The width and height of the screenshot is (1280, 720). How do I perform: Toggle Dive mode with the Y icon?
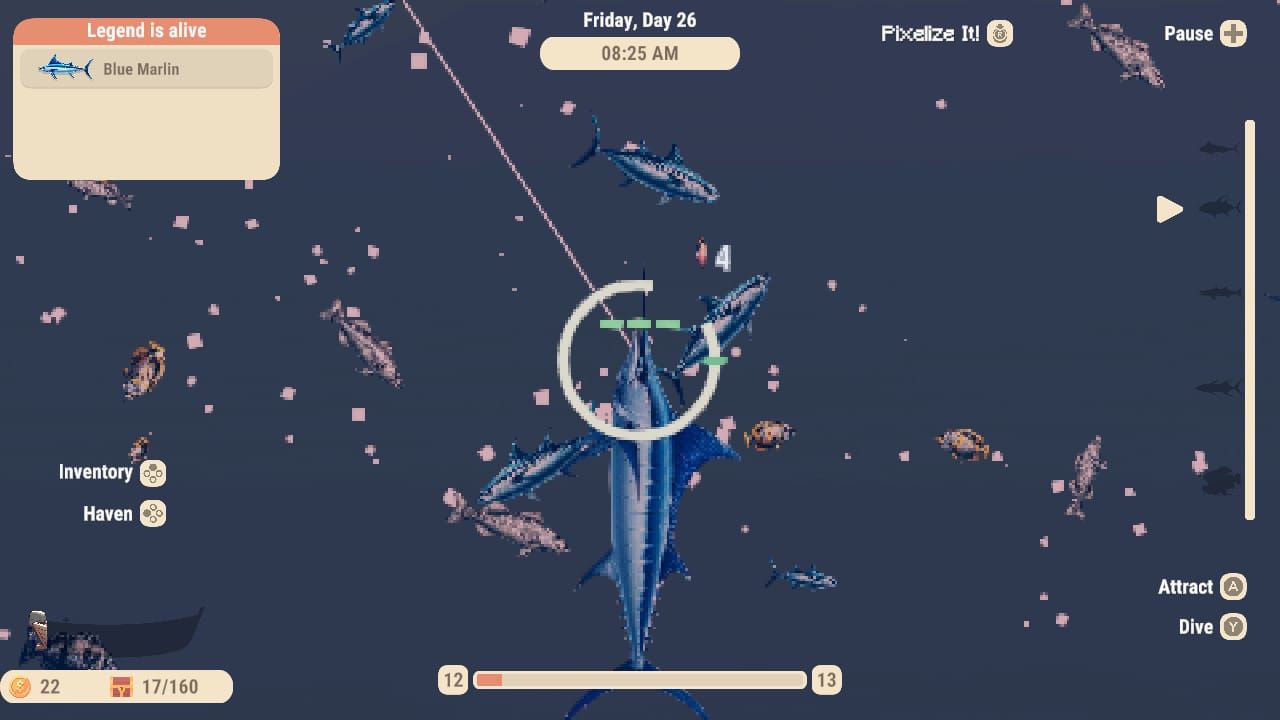coord(1233,627)
